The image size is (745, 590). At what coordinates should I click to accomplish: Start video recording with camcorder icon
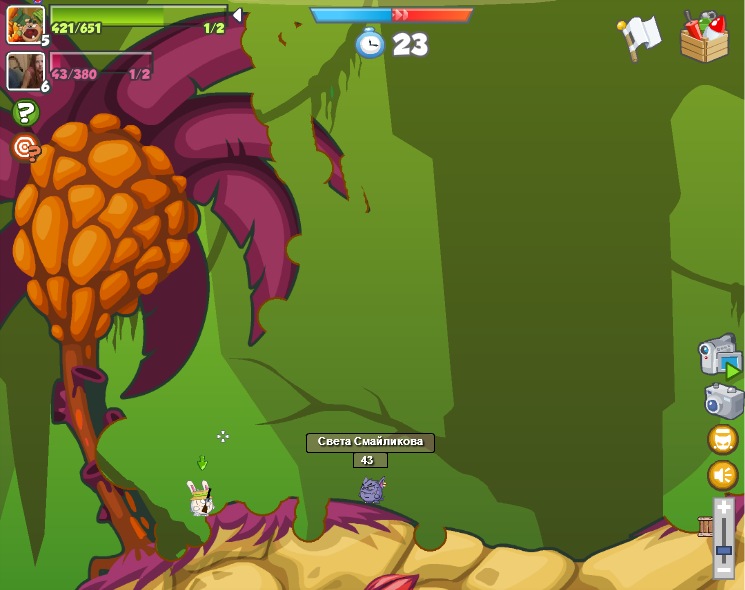719,356
